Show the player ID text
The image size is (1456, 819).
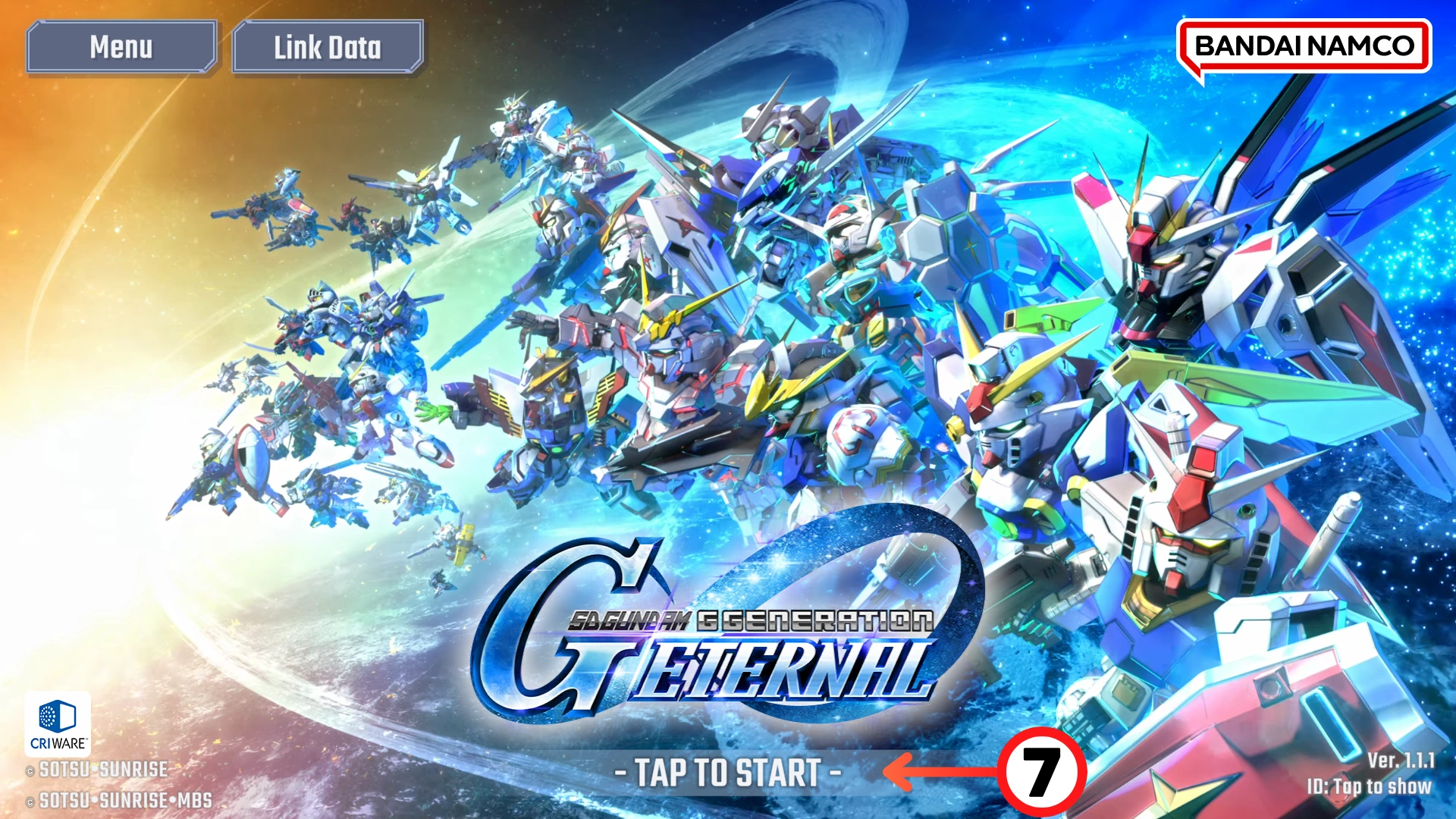[x=1369, y=786]
